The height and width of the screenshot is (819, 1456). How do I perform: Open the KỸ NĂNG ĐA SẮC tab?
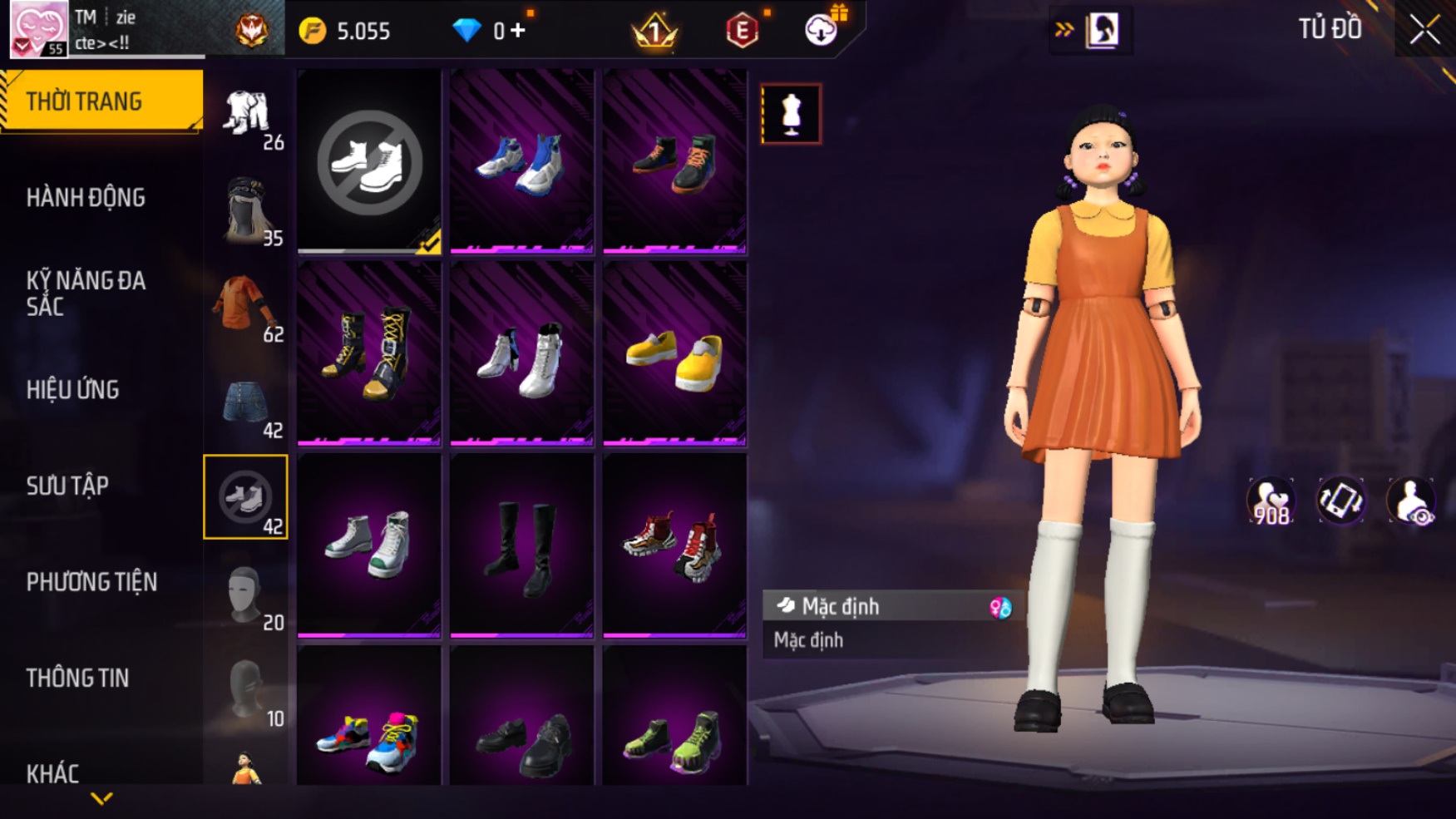coord(86,293)
